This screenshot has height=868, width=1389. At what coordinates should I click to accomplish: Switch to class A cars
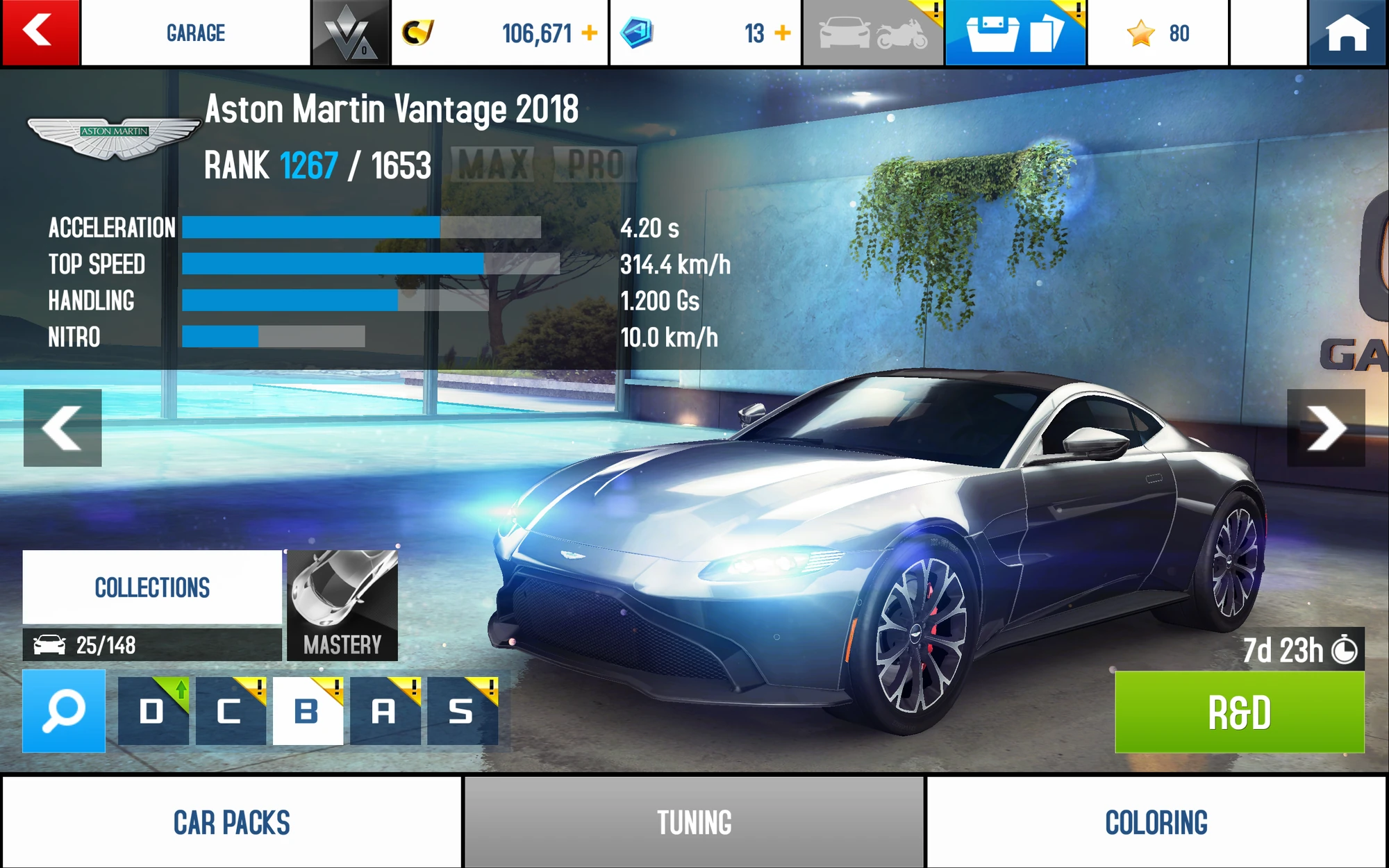[x=385, y=711]
